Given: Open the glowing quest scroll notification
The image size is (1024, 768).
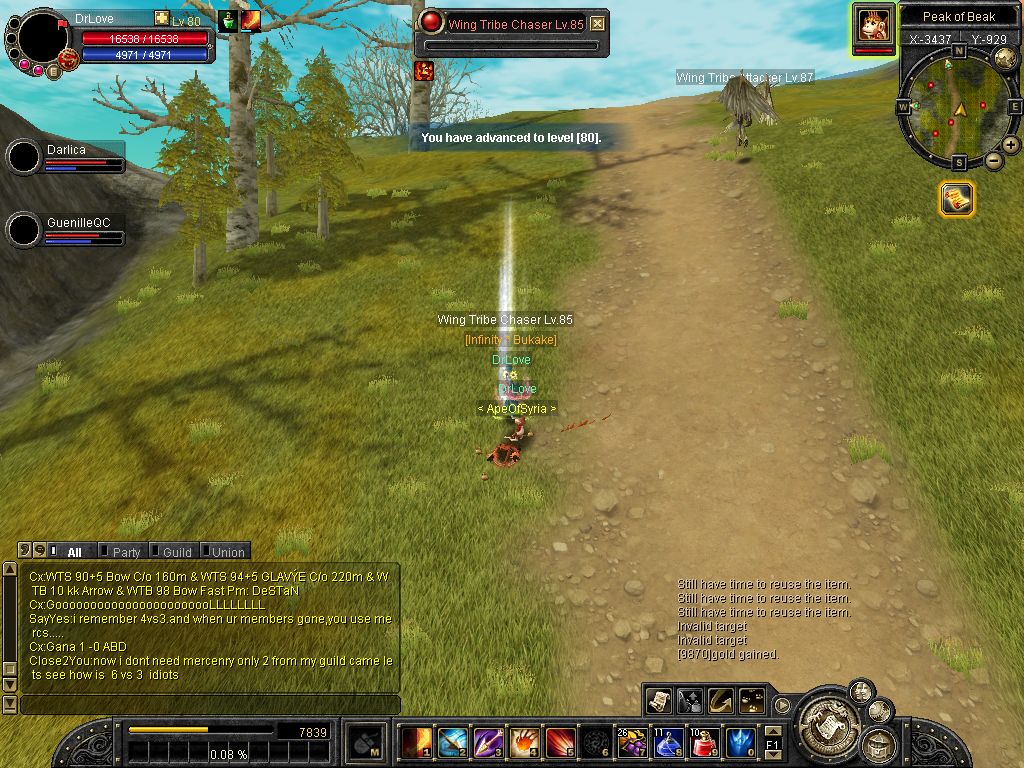Looking at the screenshot, I should coord(957,199).
